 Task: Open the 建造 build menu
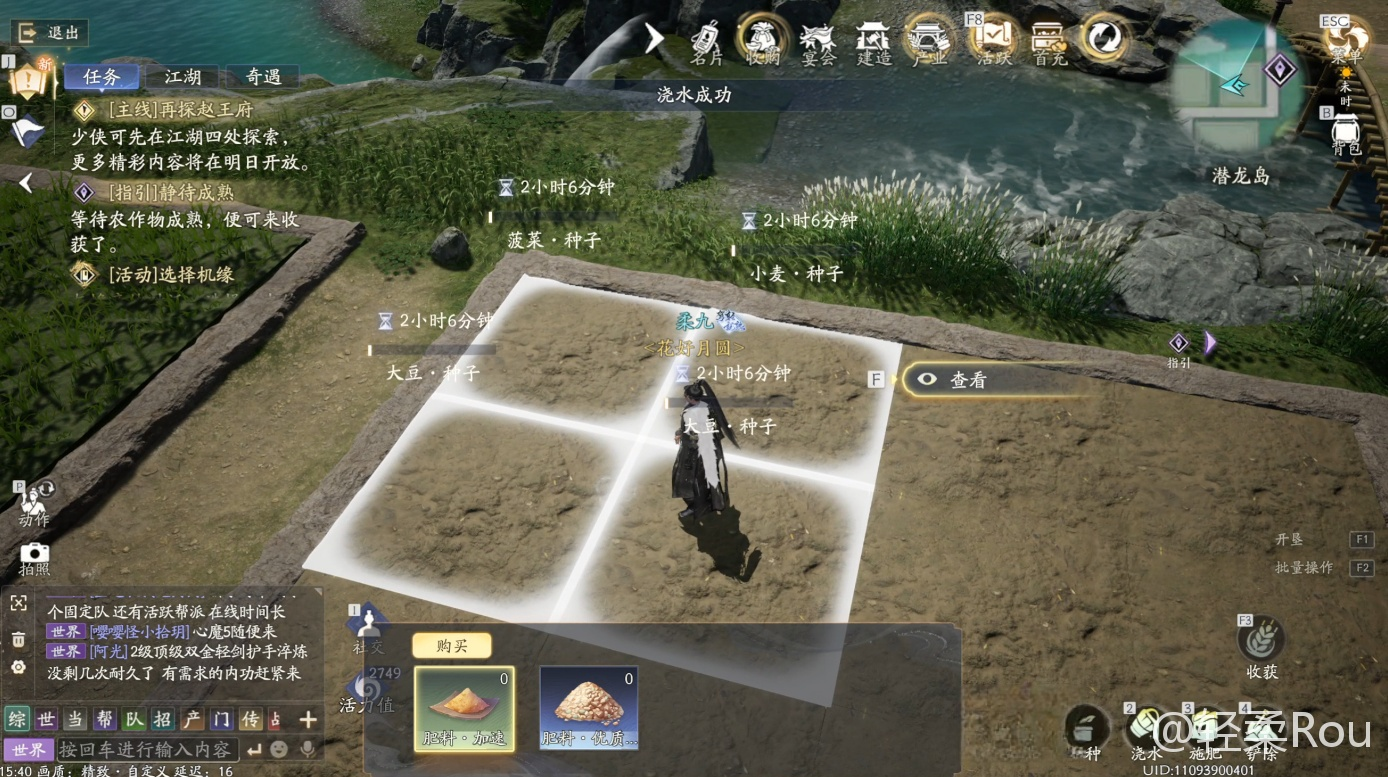874,40
